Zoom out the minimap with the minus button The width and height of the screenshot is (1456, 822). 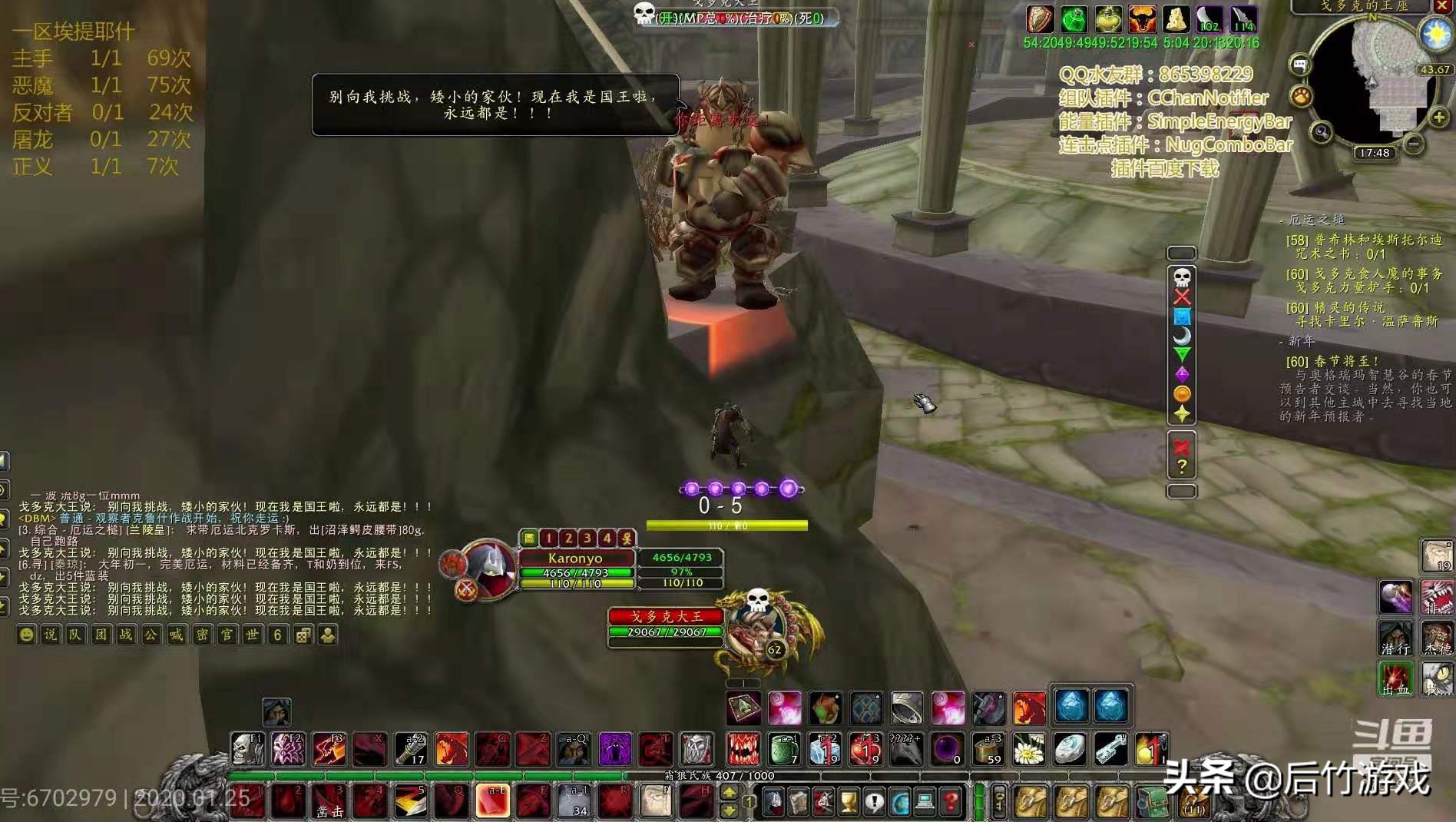[1414, 144]
